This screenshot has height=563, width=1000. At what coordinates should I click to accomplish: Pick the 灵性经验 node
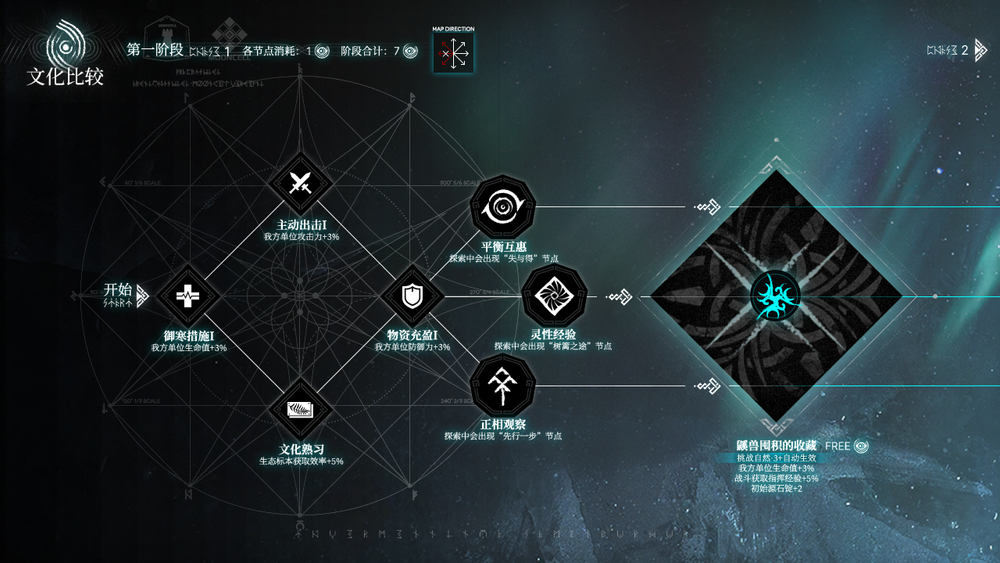552,296
